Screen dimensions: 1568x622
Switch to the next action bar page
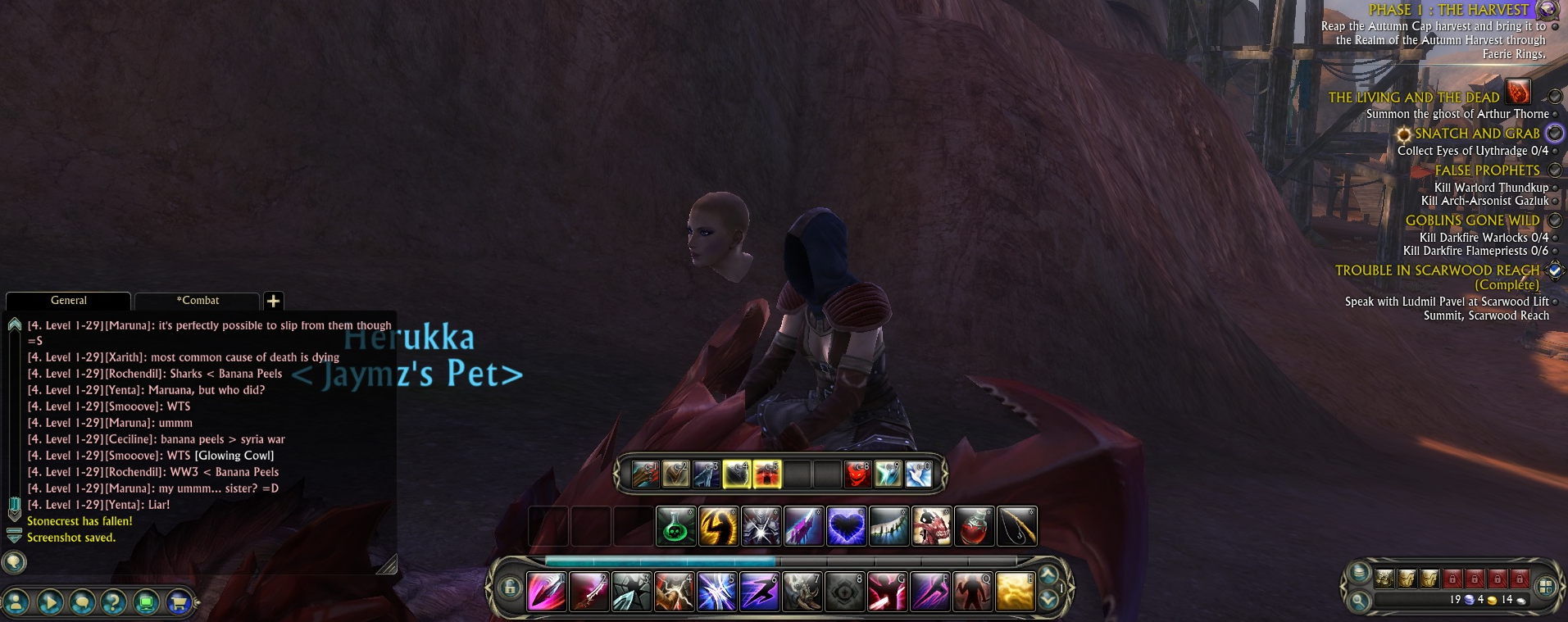pyautogui.click(x=1048, y=601)
